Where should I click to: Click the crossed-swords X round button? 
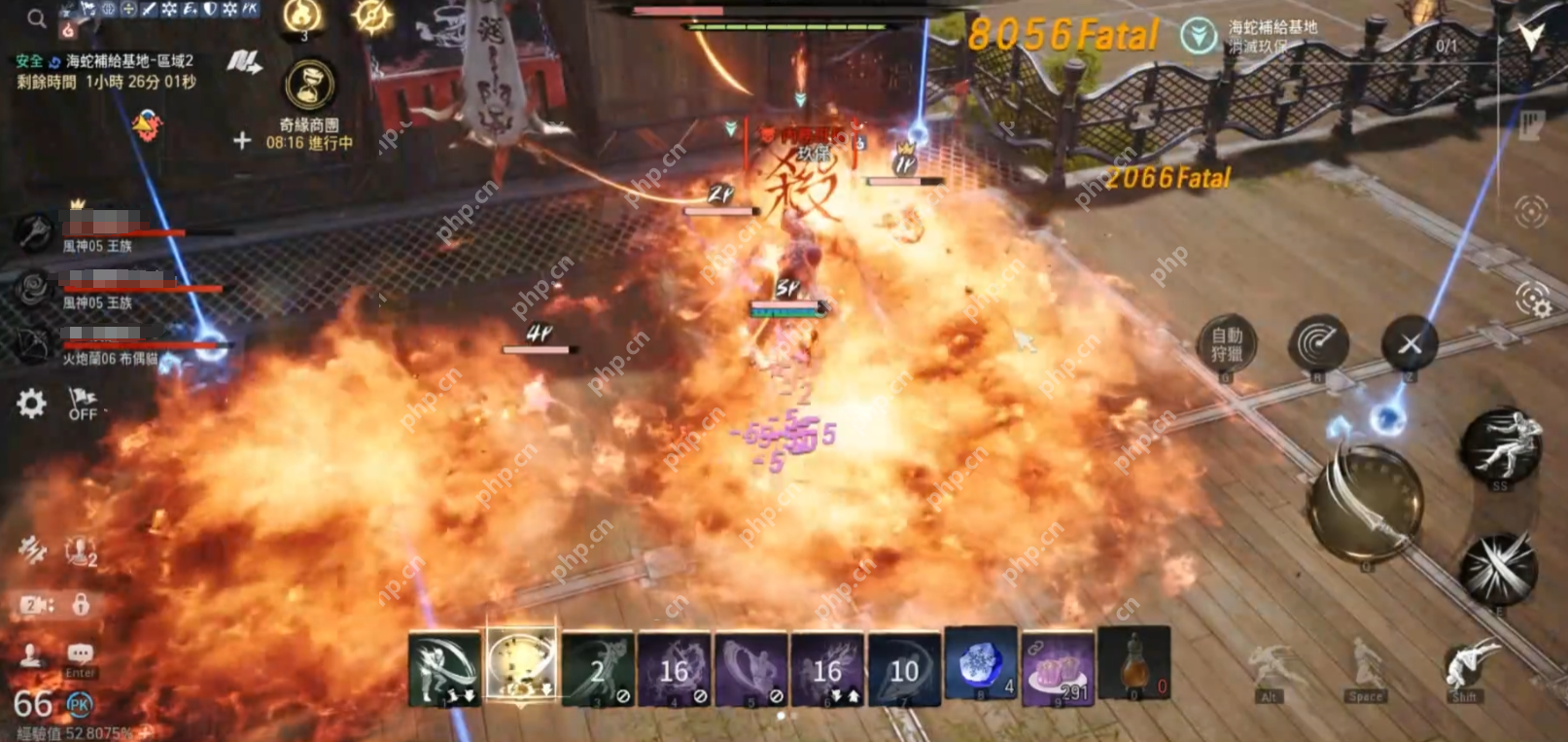(1410, 343)
